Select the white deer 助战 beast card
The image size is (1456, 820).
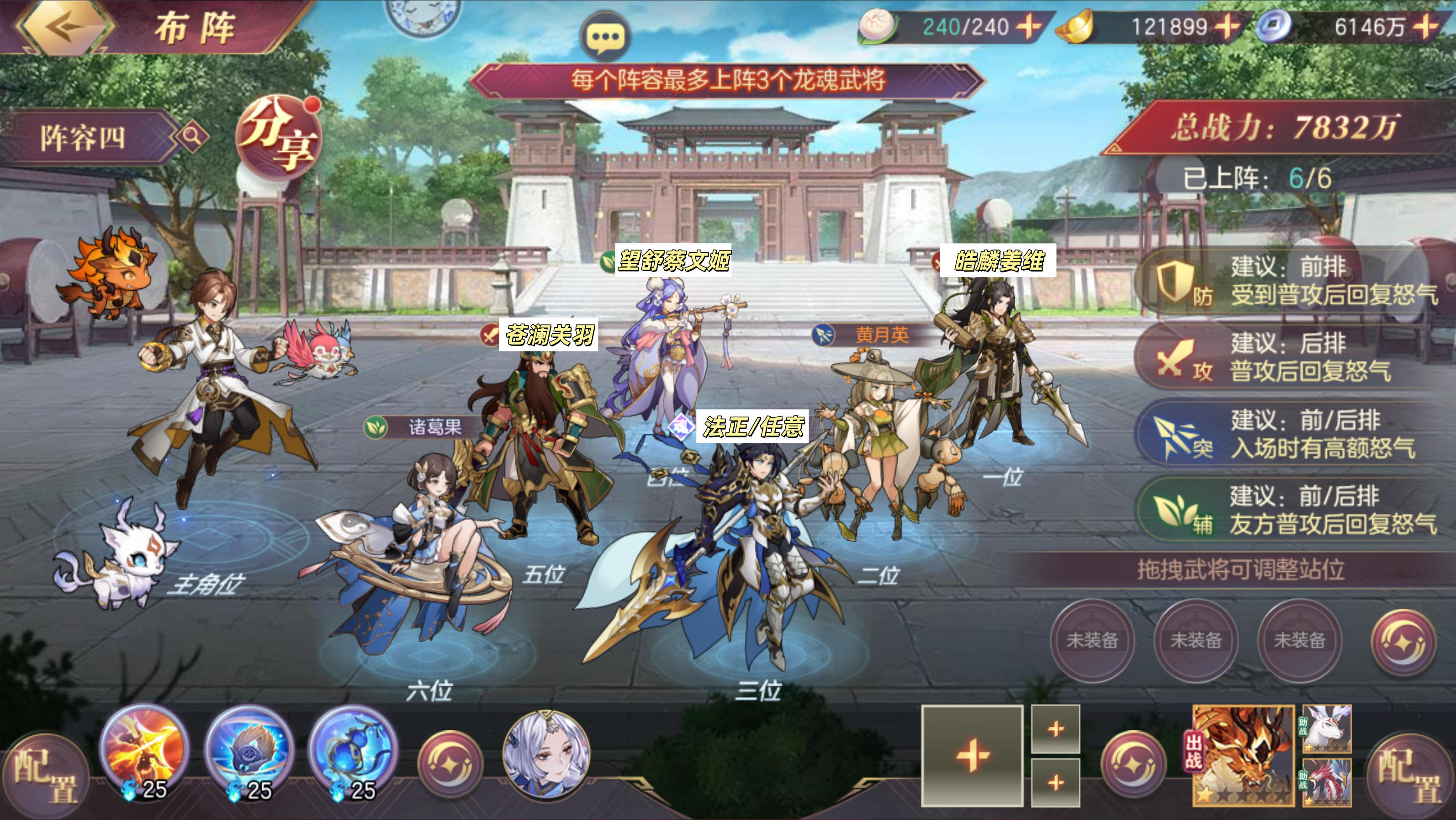(x=1327, y=729)
